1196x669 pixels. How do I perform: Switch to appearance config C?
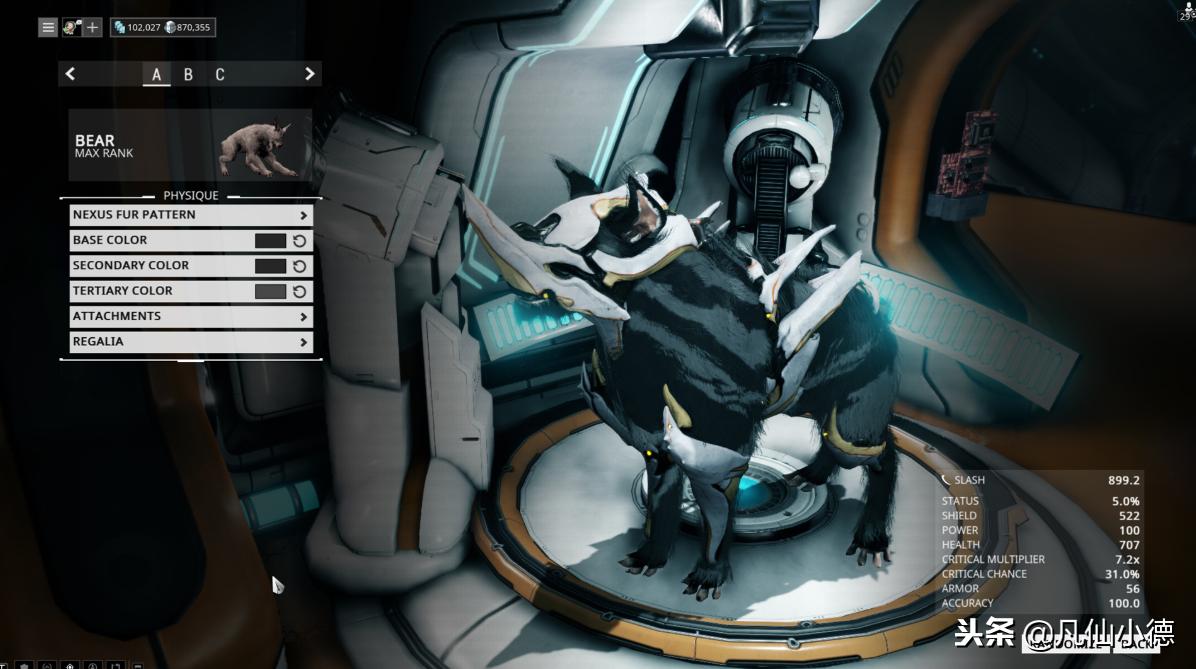tap(219, 74)
